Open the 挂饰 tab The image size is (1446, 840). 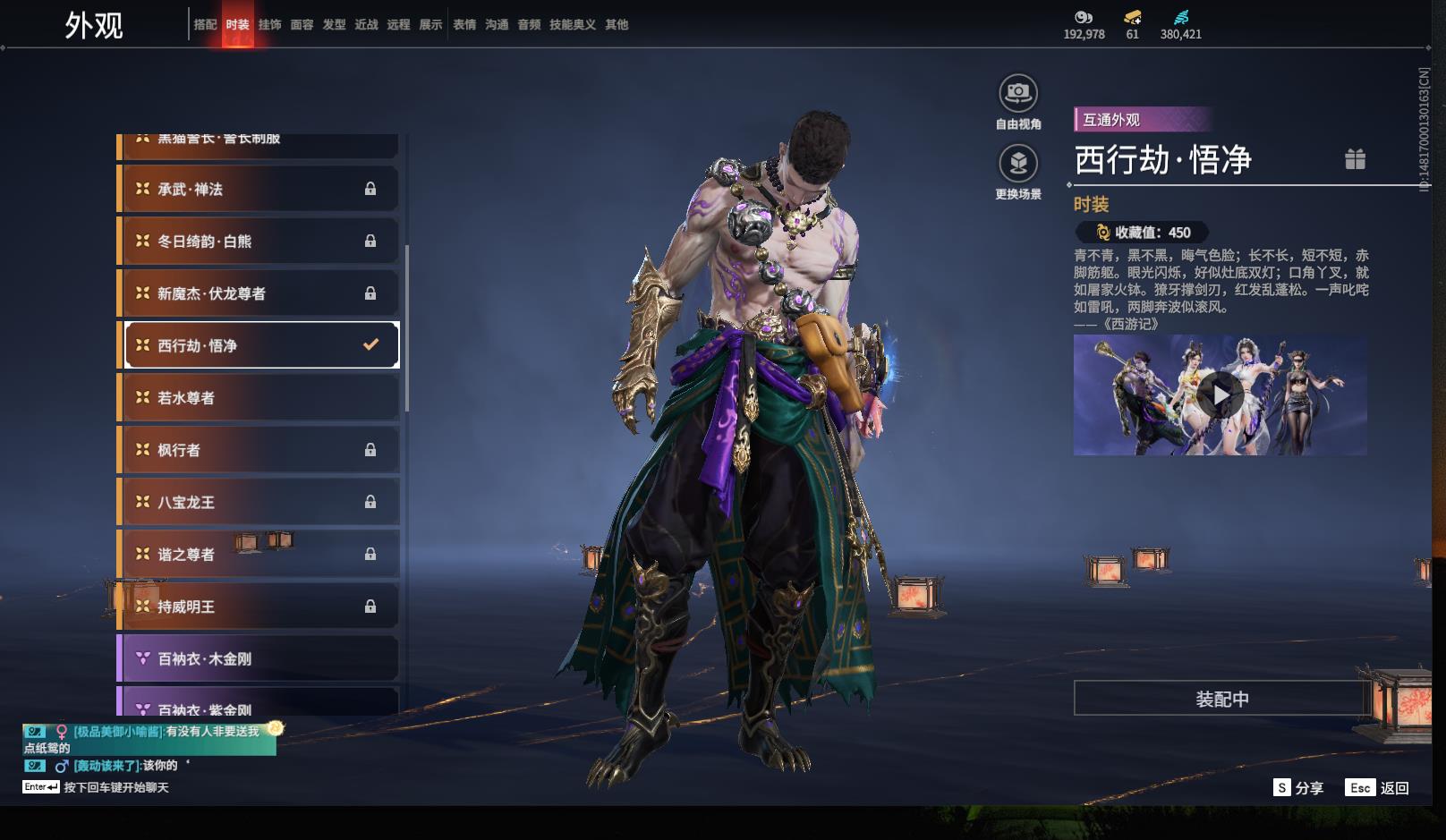(269, 25)
